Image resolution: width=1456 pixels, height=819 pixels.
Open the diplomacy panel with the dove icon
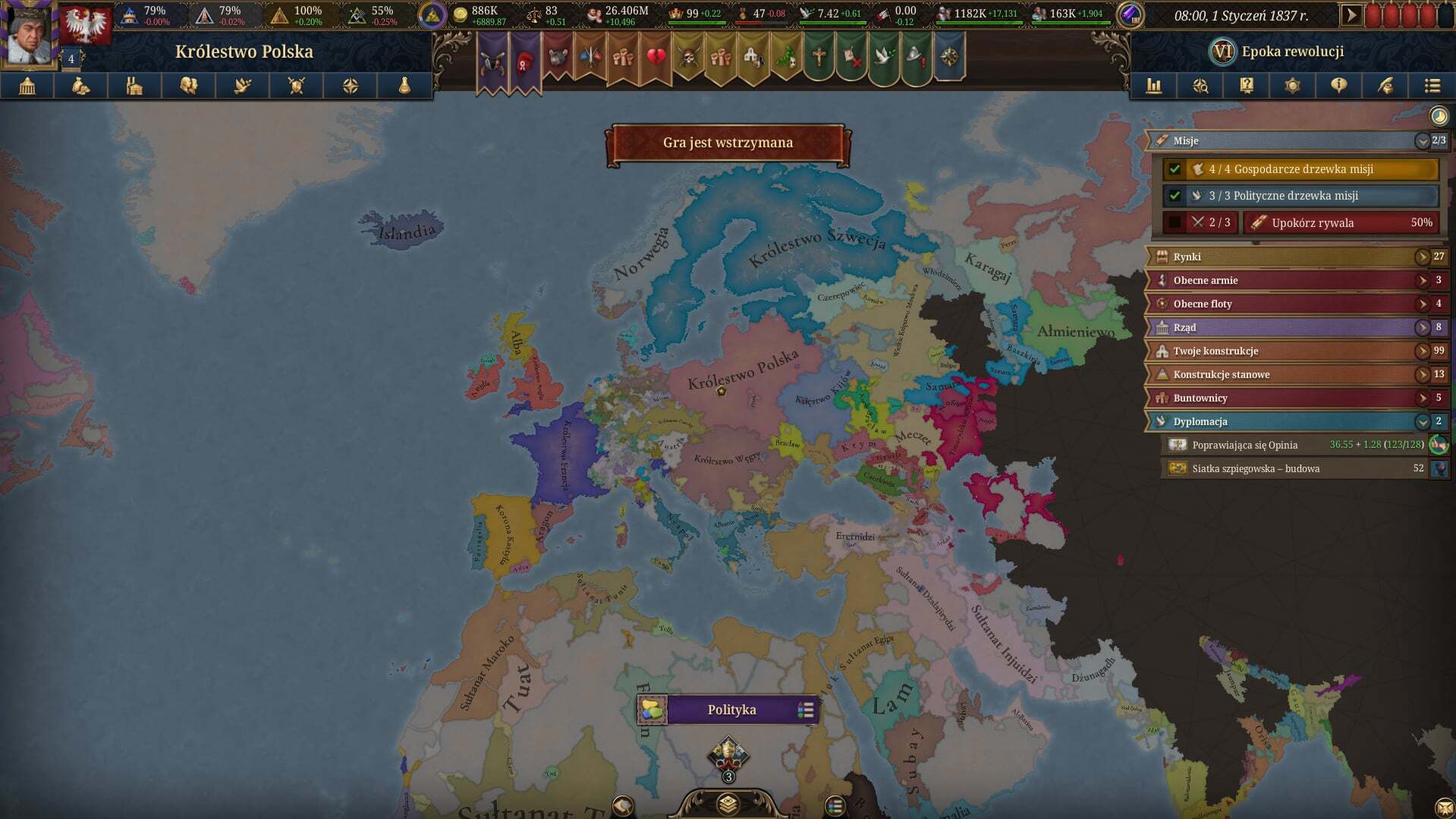[243, 86]
